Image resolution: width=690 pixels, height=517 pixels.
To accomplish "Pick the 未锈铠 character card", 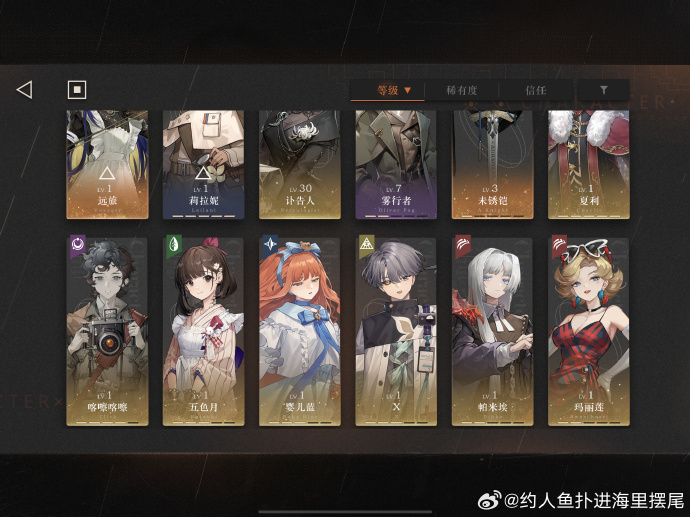I will (x=492, y=165).
